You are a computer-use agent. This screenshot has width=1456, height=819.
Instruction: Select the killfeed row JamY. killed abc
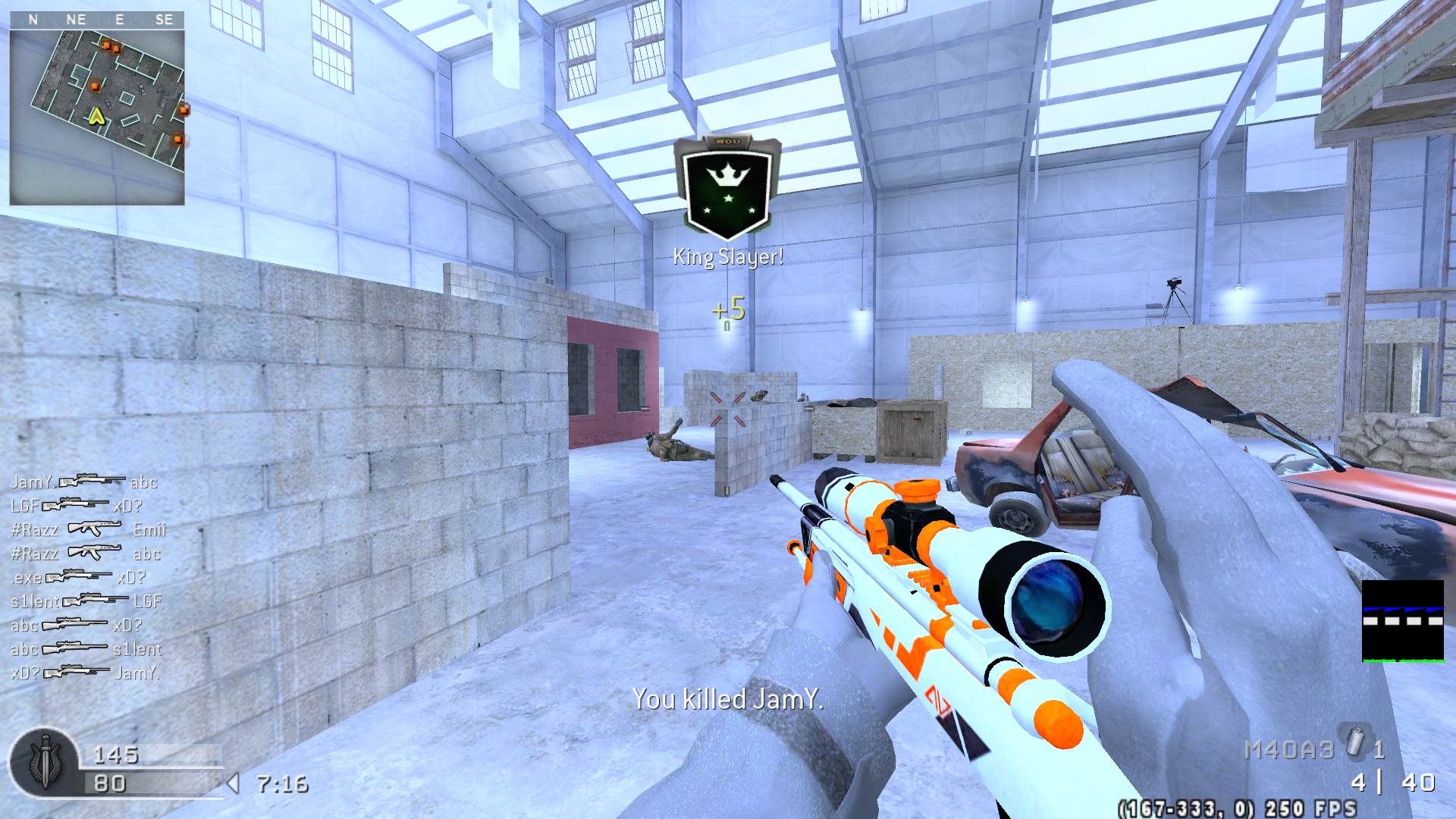coord(84,482)
